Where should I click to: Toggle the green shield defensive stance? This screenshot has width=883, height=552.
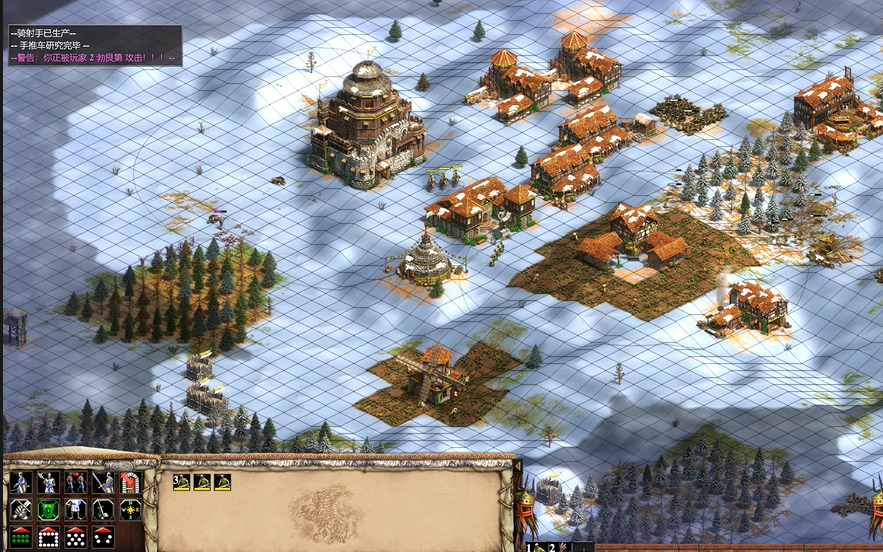[x=48, y=510]
